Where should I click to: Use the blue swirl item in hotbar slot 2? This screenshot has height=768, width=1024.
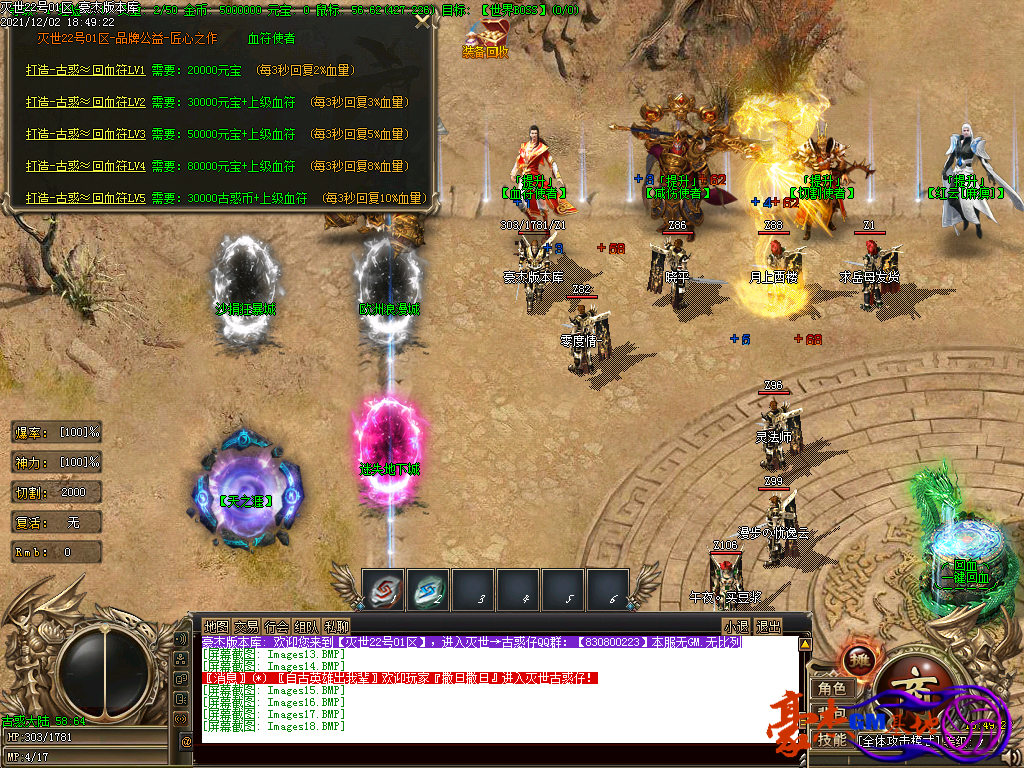click(x=428, y=589)
